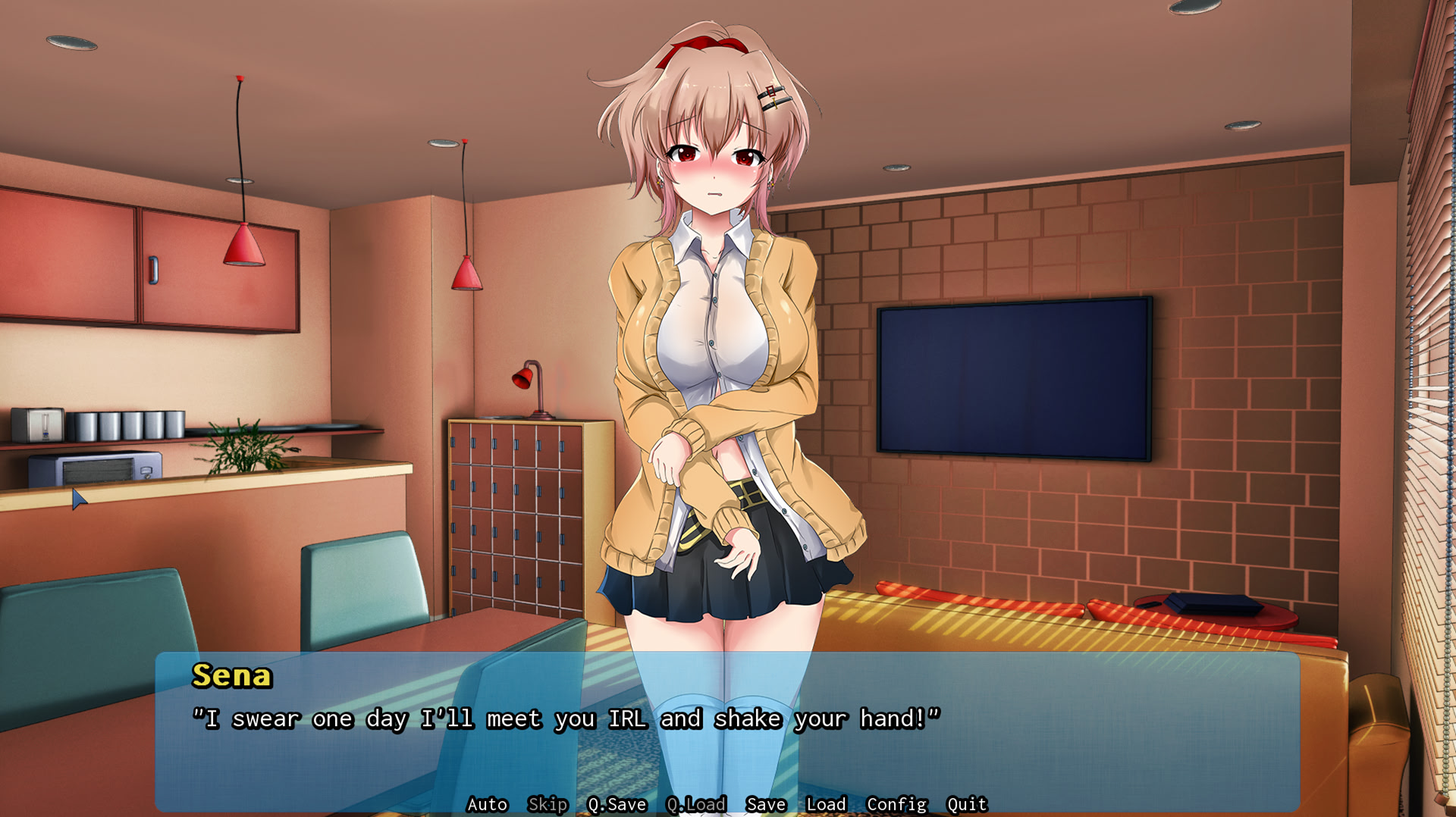The width and height of the screenshot is (1456, 817).
Task: Open the Save screen
Action: 765,804
